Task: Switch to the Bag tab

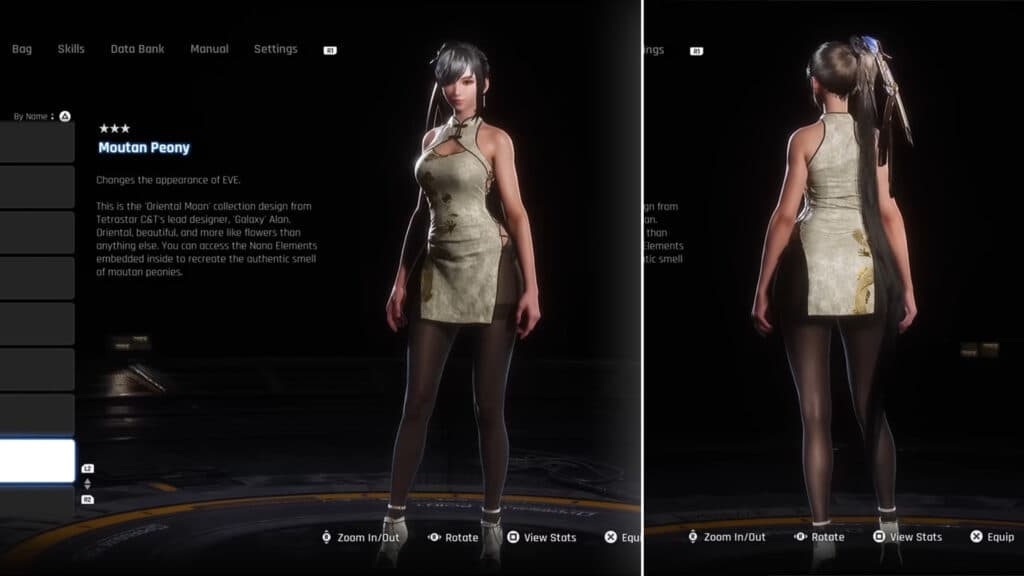Action: [x=22, y=49]
